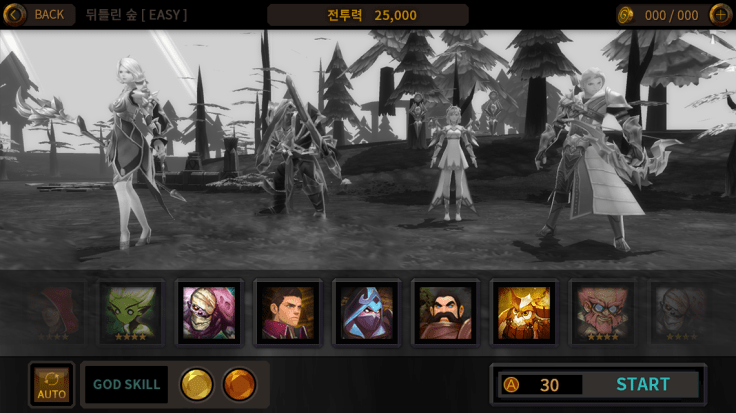Toggle the AUTO battle button
The image size is (736, 413).
click(x=51, y=385)
